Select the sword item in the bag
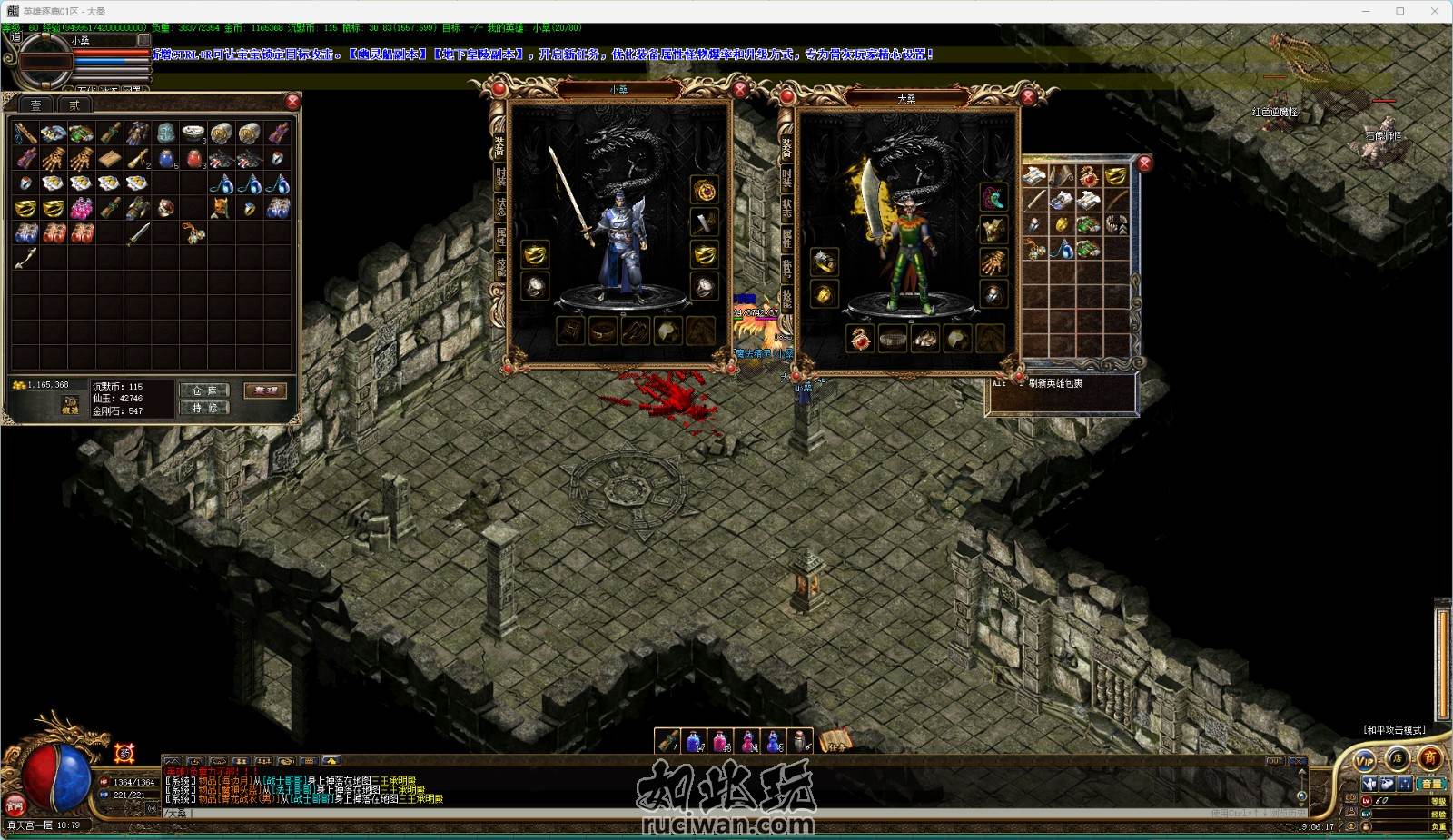This screenshot has width=1453, height=840. pyautogui.click(x=137, y=234)
